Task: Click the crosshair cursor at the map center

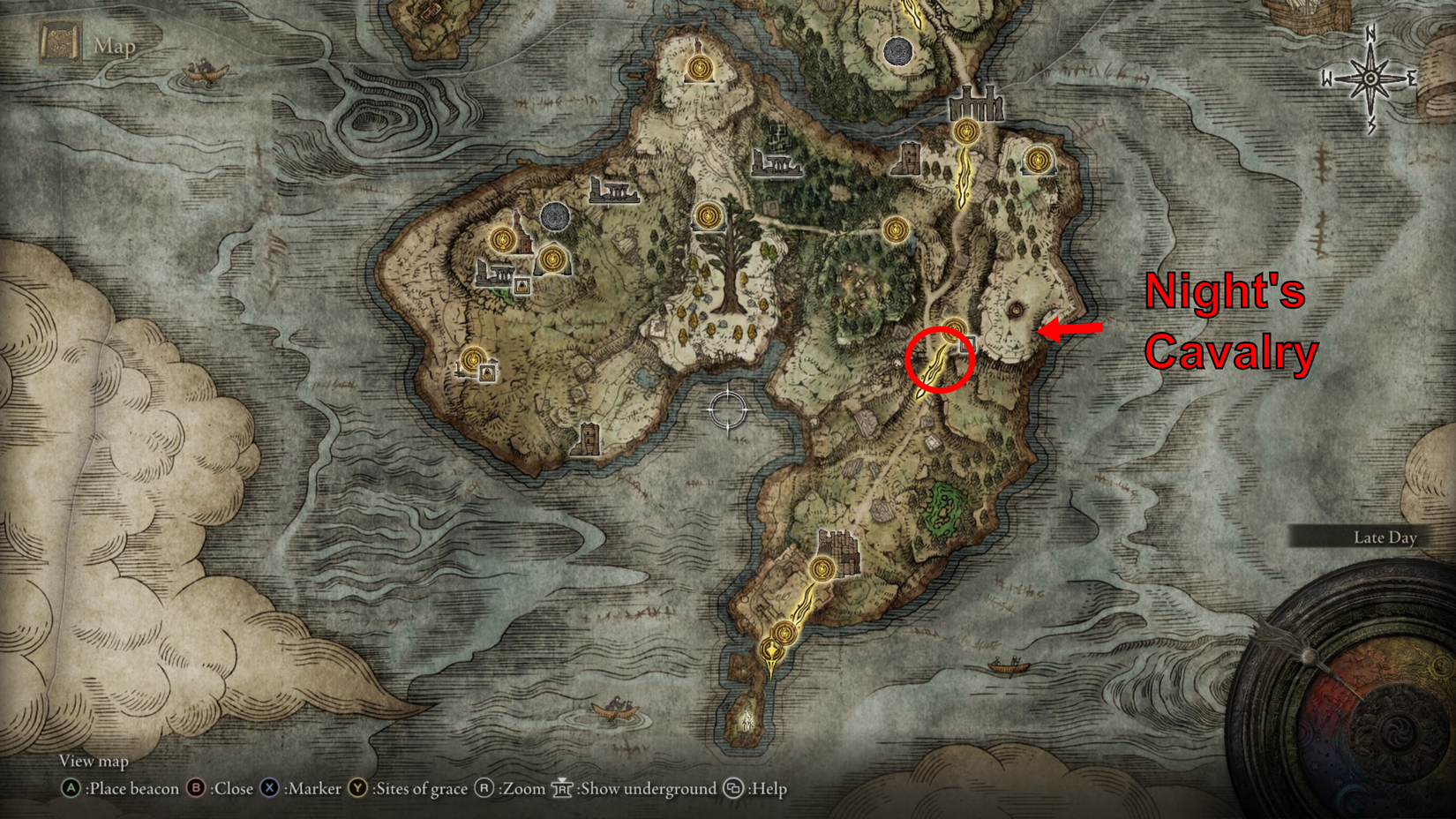Action: coord(728,410)
